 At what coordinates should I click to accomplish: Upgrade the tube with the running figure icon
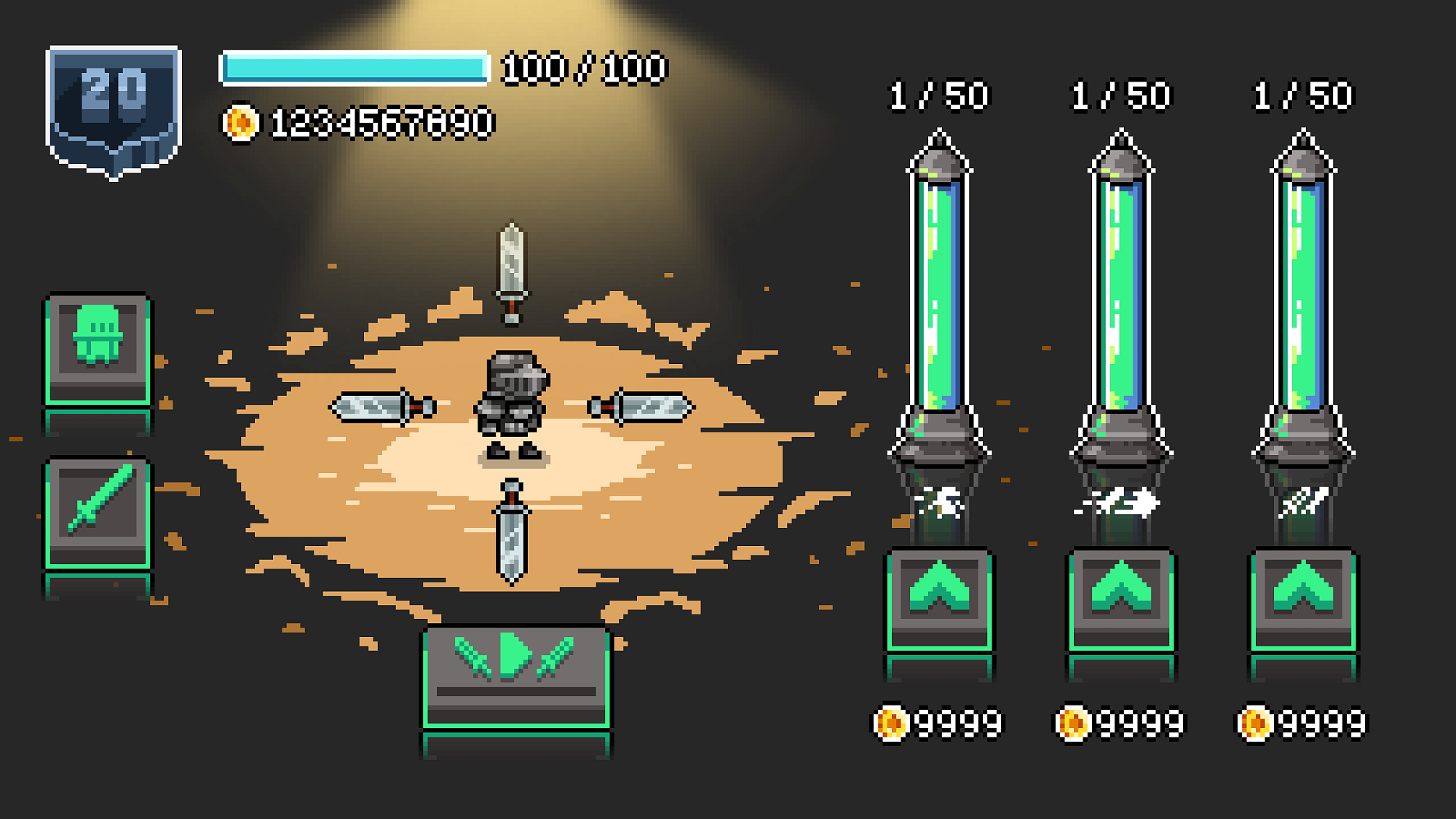939,598
